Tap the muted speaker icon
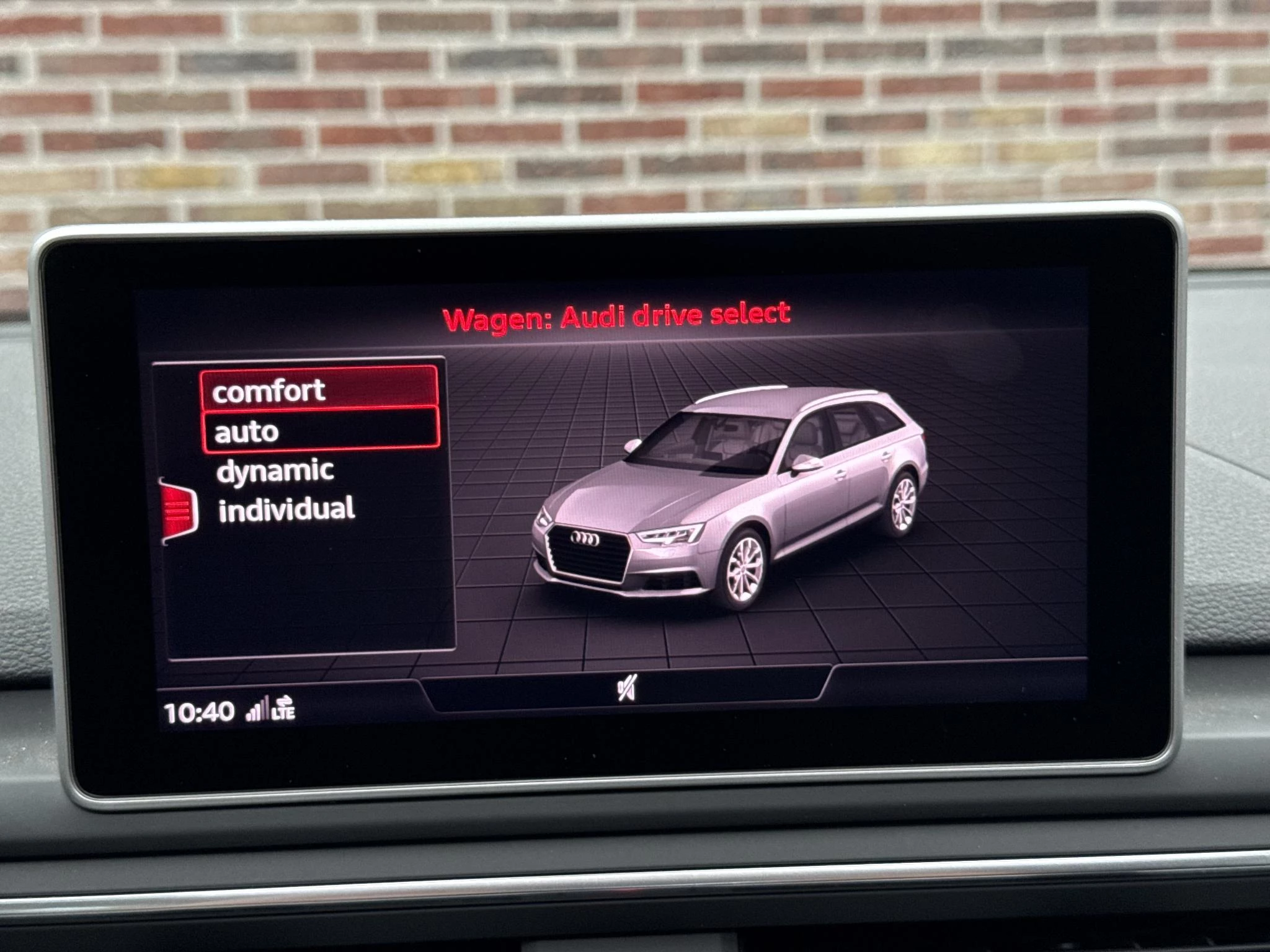This screenshot has height=952, width=1270. (626, 688)
